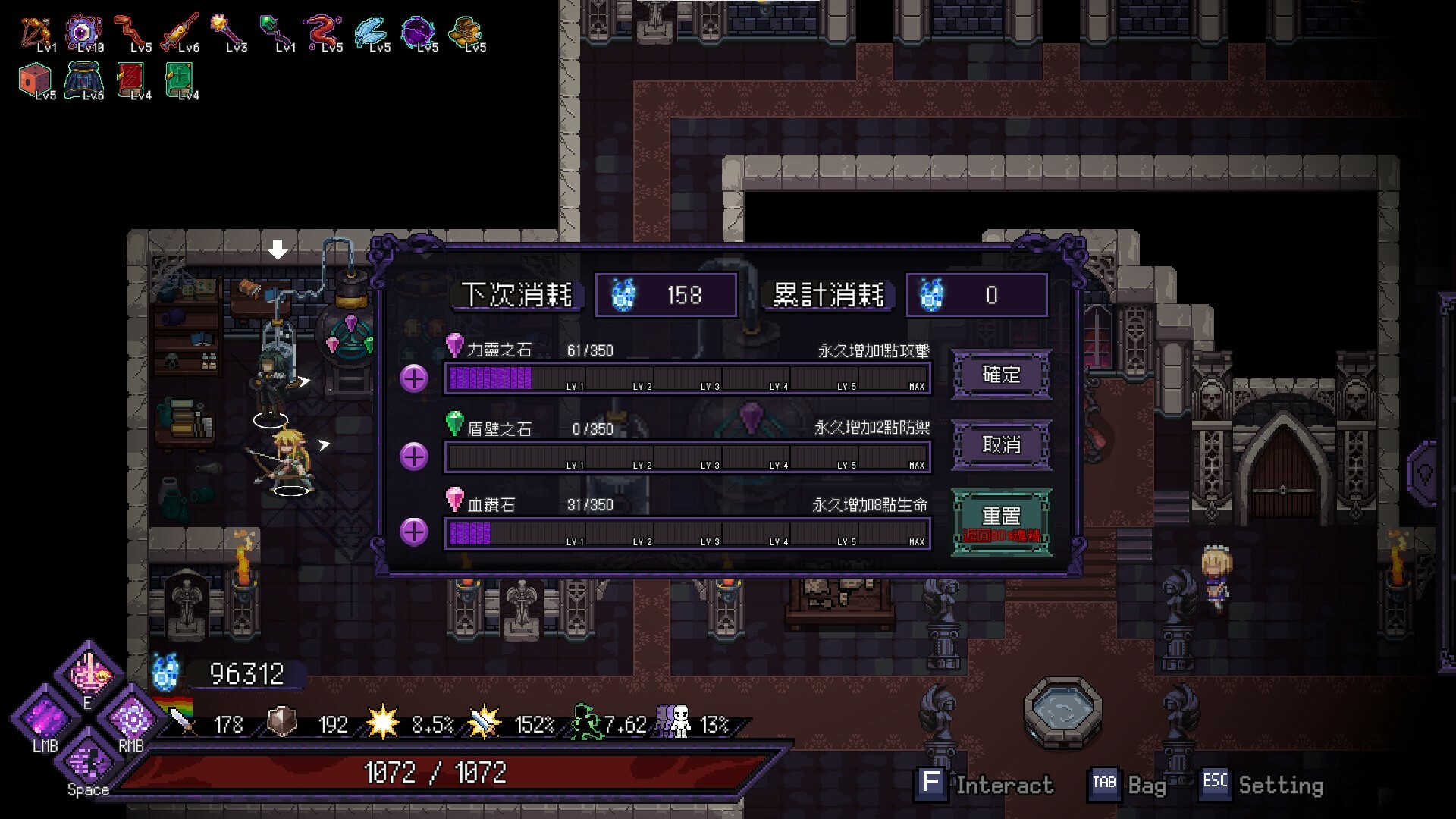Click the LMB attack skill icon
This screenshot has width=1456, height=819.
(43, 717)
